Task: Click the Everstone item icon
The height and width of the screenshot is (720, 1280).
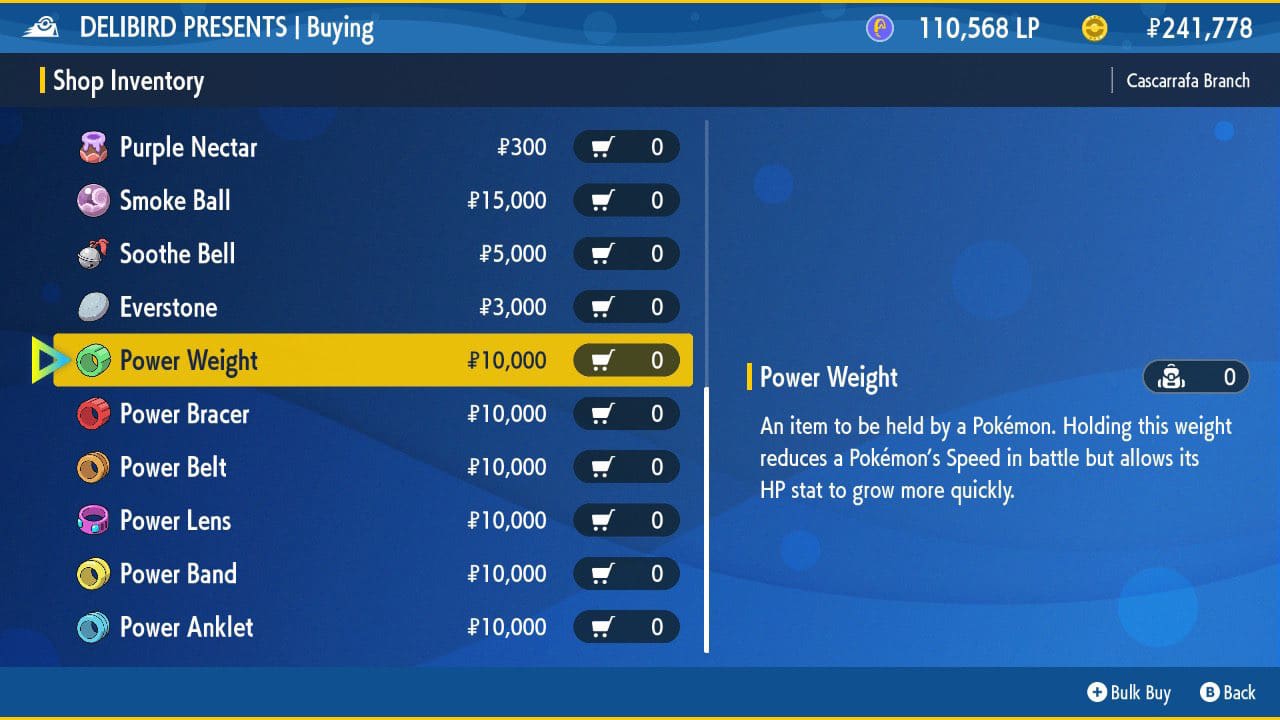Action: click(x=91, y=307)
